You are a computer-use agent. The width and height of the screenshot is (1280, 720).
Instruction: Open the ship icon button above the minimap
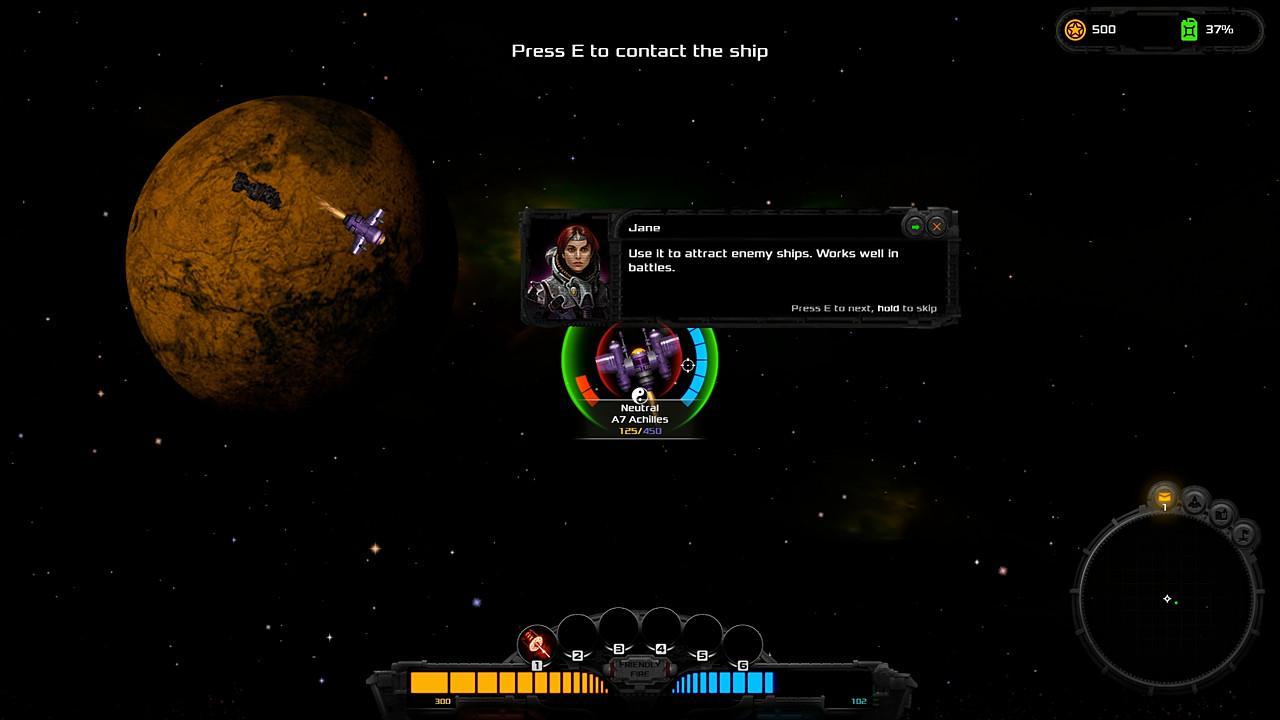pyautogui.click(x=1195, y=501)
